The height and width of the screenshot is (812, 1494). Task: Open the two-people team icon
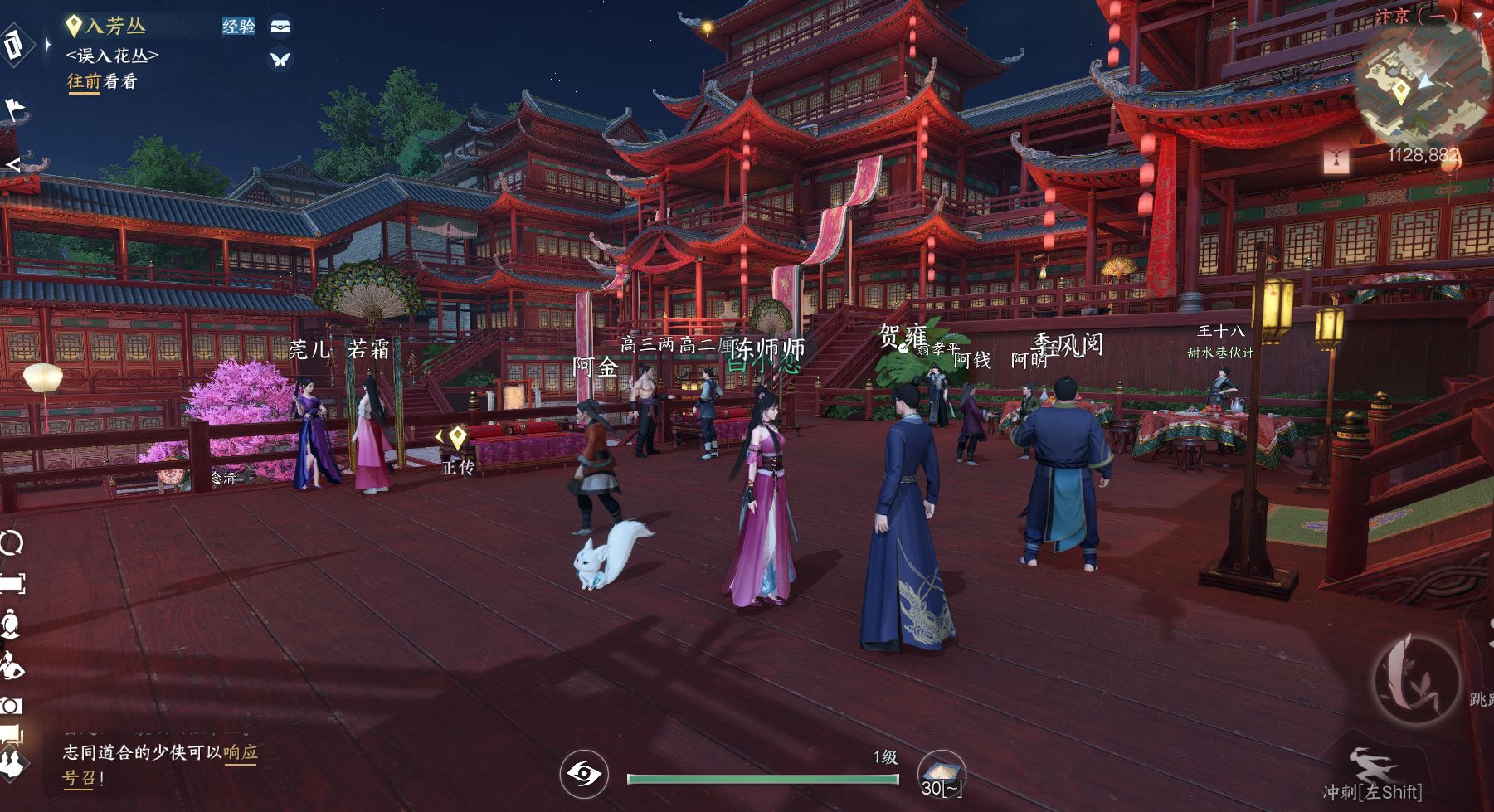pyautogui.click(x=12, y=761)
